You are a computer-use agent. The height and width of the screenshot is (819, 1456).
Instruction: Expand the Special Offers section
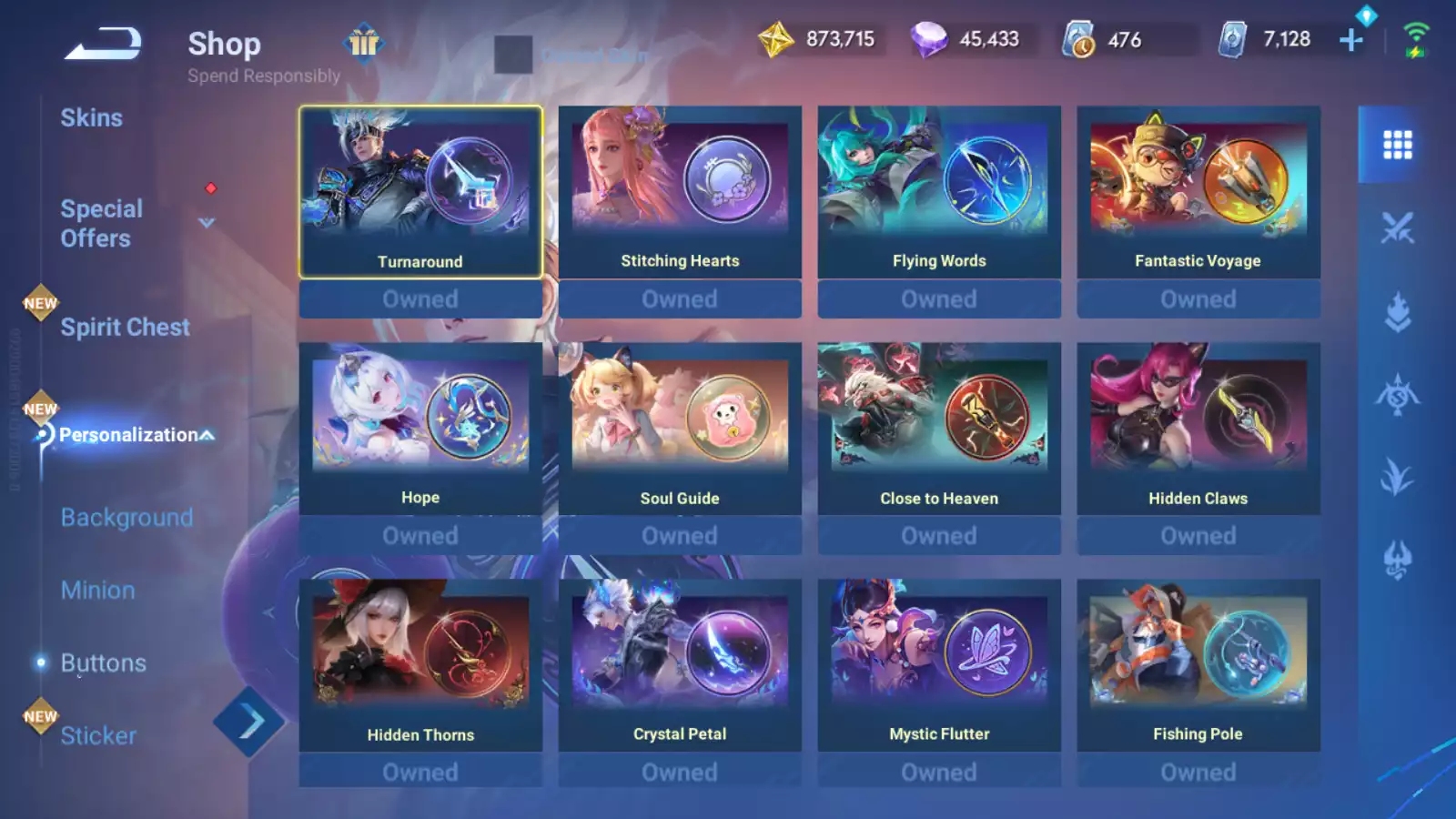click(207, 223)
